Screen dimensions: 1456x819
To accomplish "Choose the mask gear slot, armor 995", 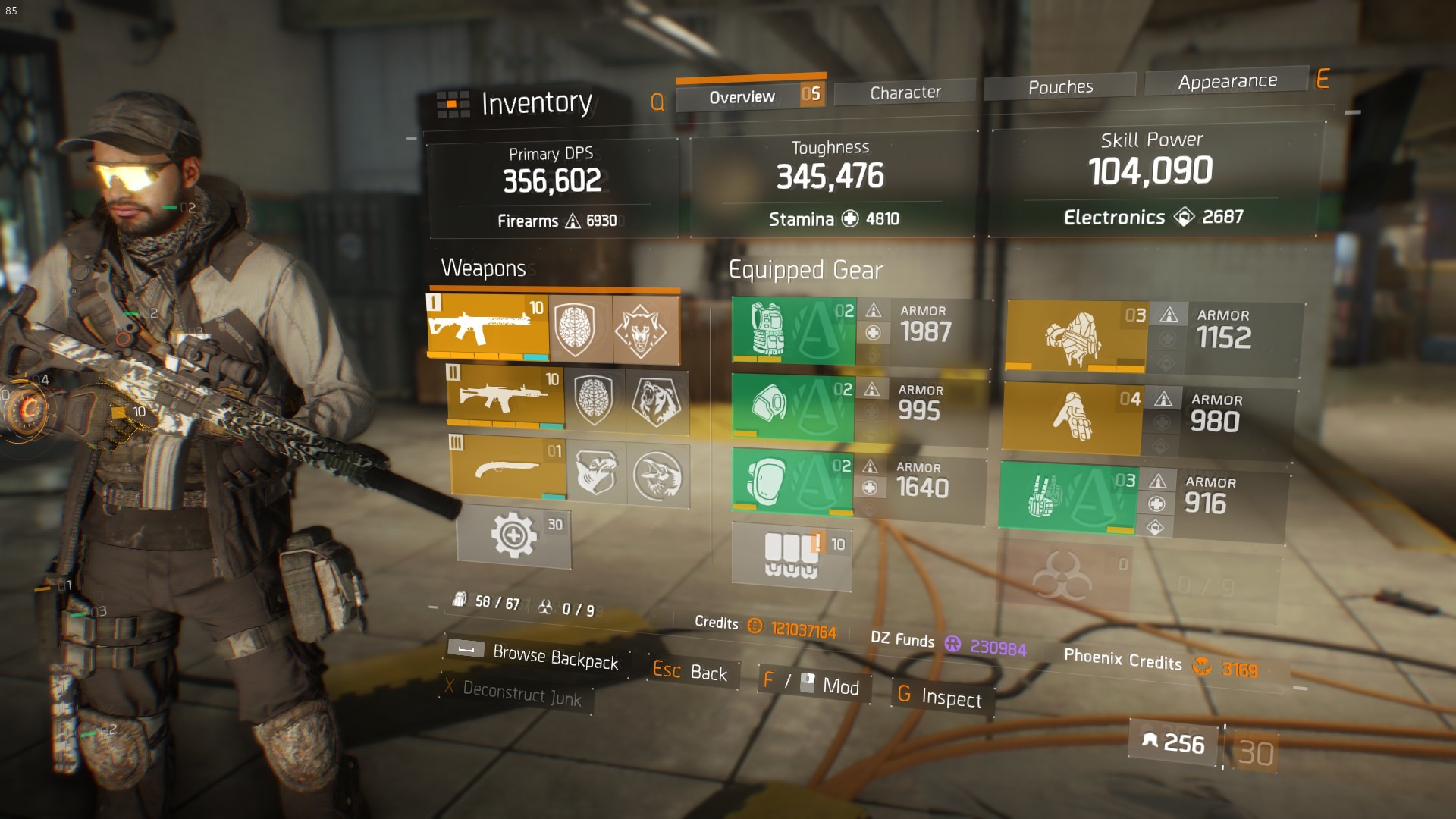I will pos(792,406).
